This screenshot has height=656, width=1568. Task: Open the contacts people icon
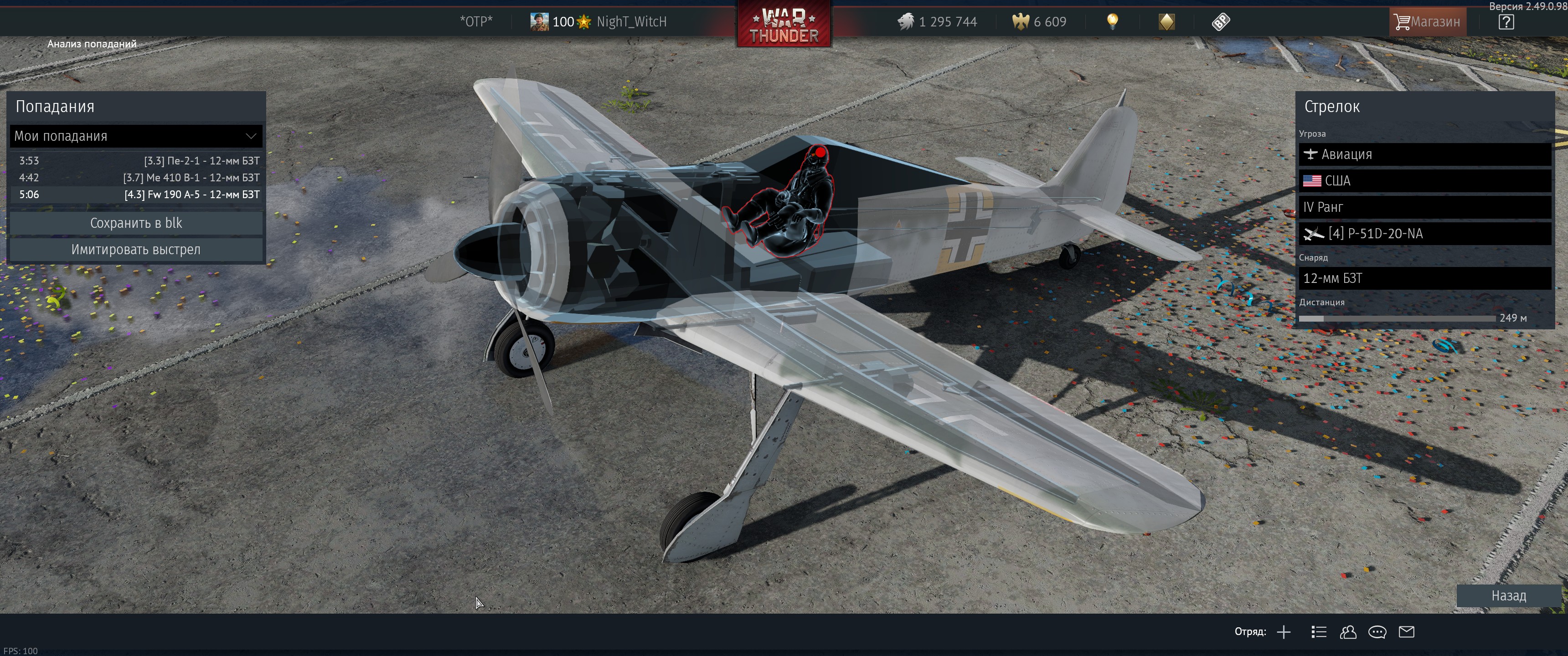pos(1348,632)
